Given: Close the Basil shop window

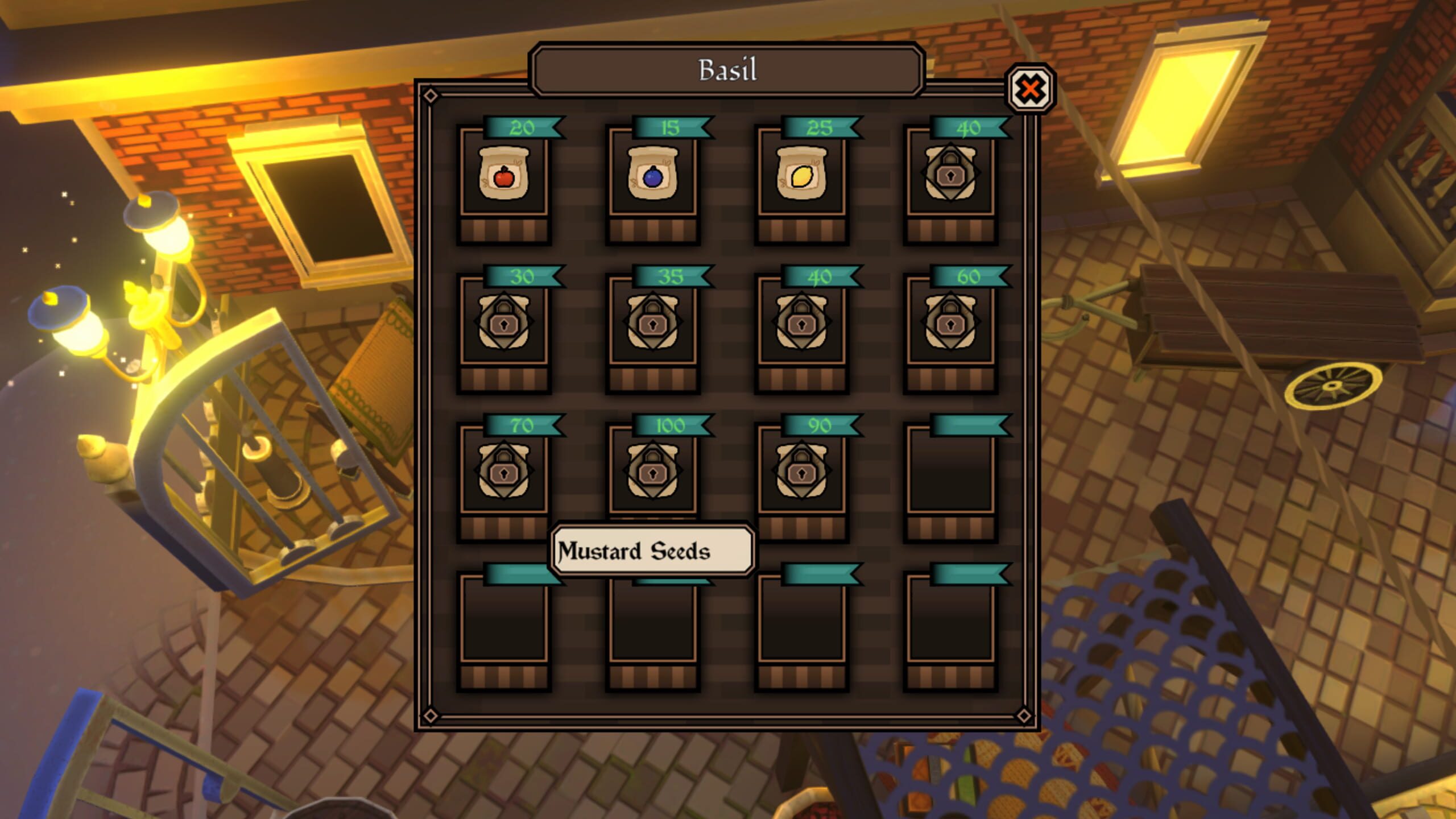Looking at the screenshot, I should click(1030, 89).
